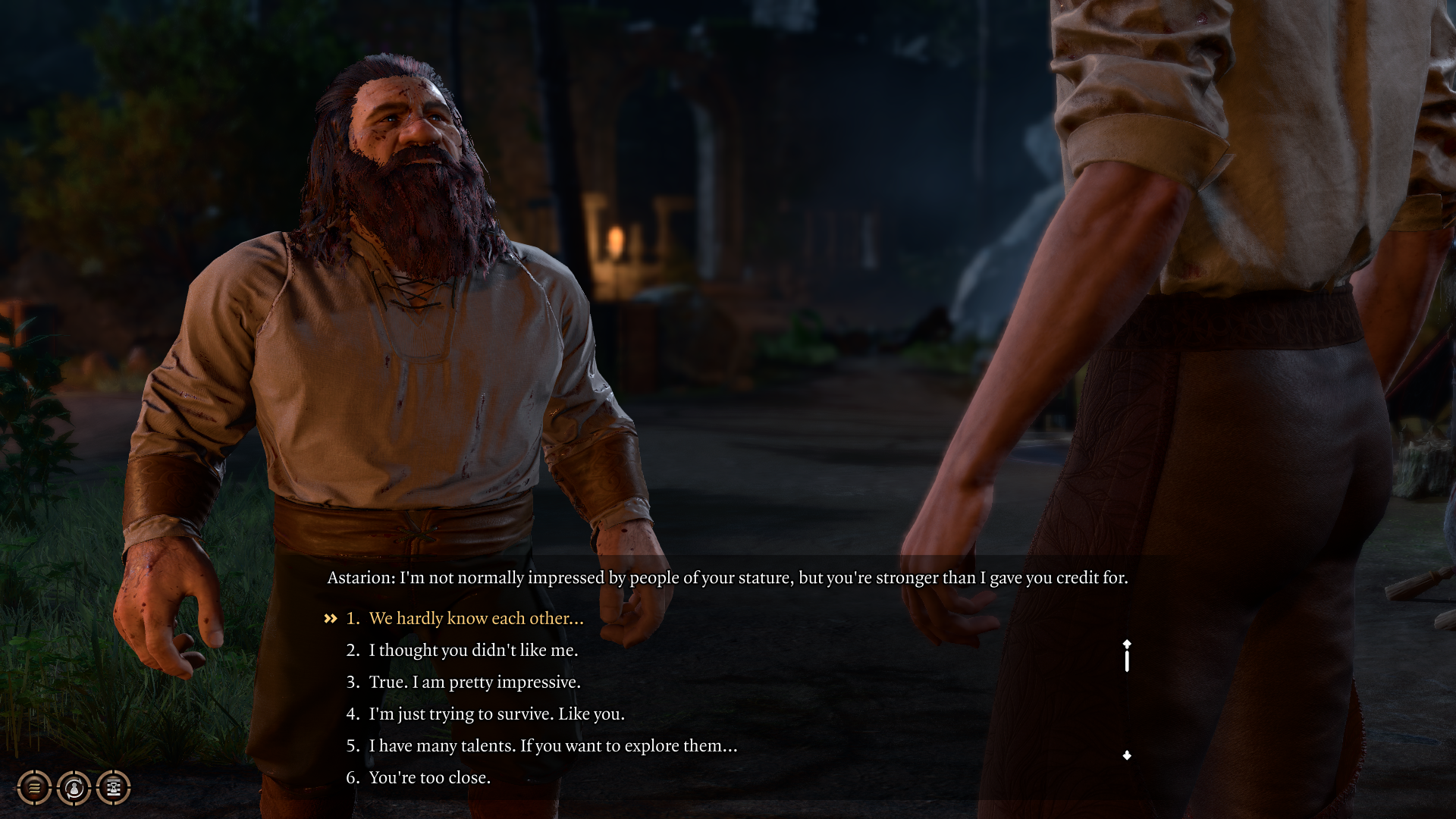Open the dialogue history hourglass icon
The image size is (1456, 819).
point(113,788)
